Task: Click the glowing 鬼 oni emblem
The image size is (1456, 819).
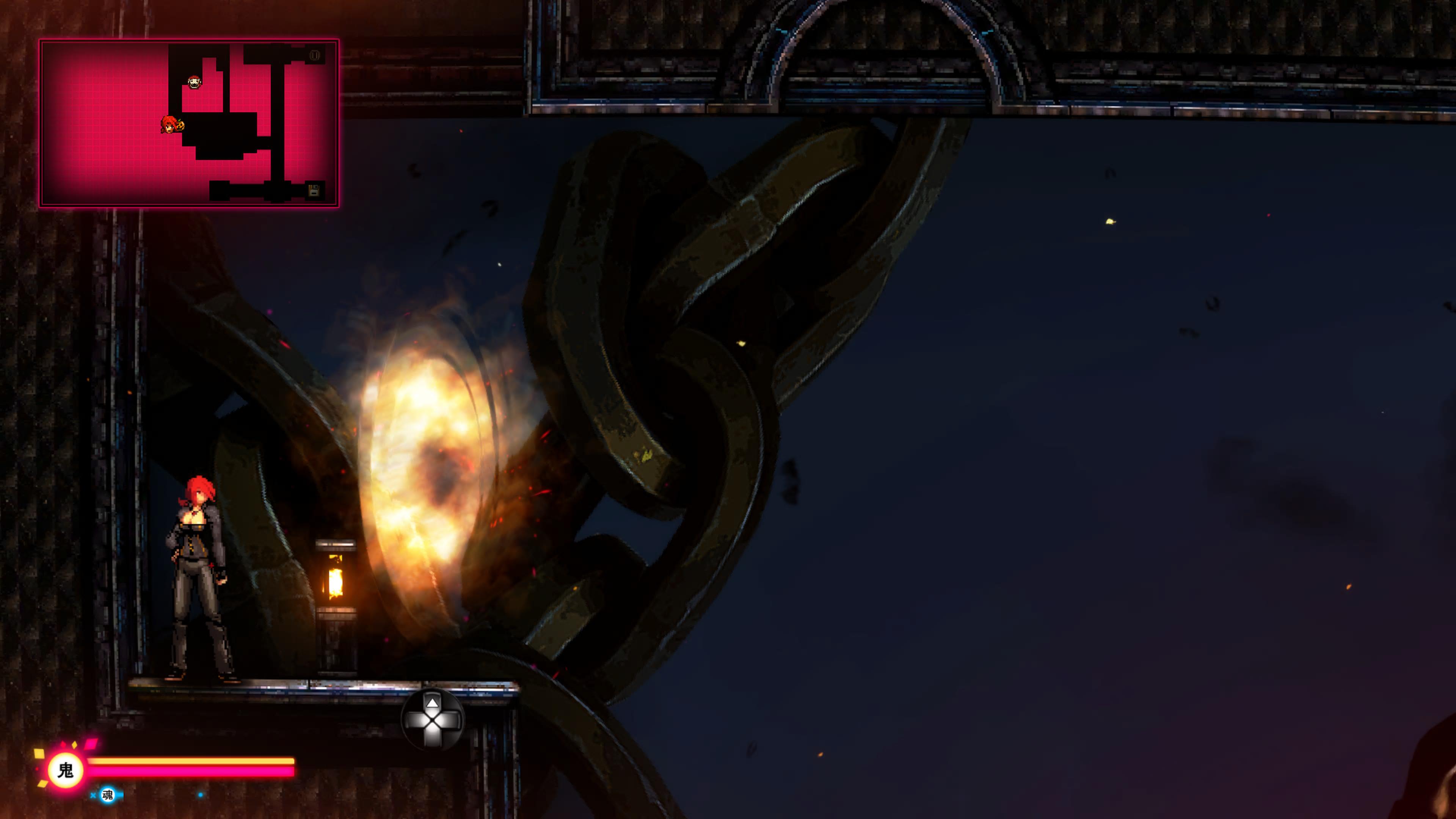Action: (66, 770)
